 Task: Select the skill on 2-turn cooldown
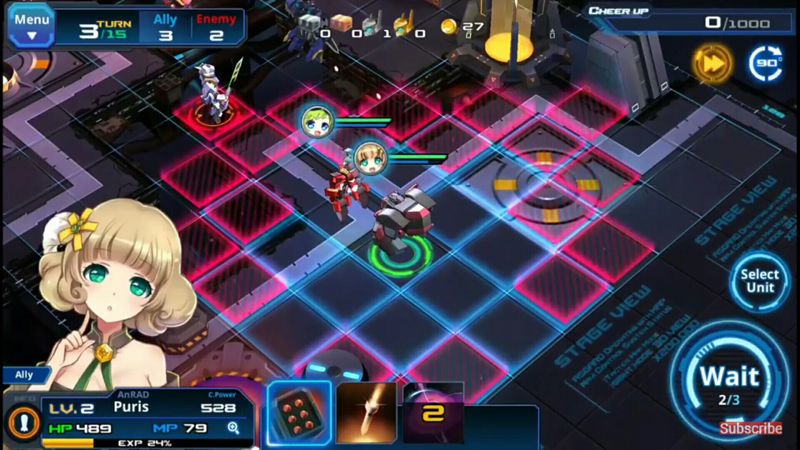tap(433, 412)
